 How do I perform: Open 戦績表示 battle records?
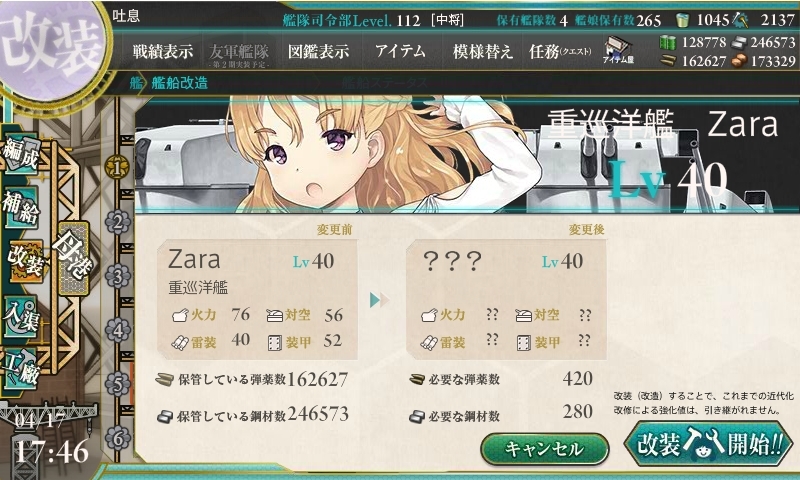[165, 52]
